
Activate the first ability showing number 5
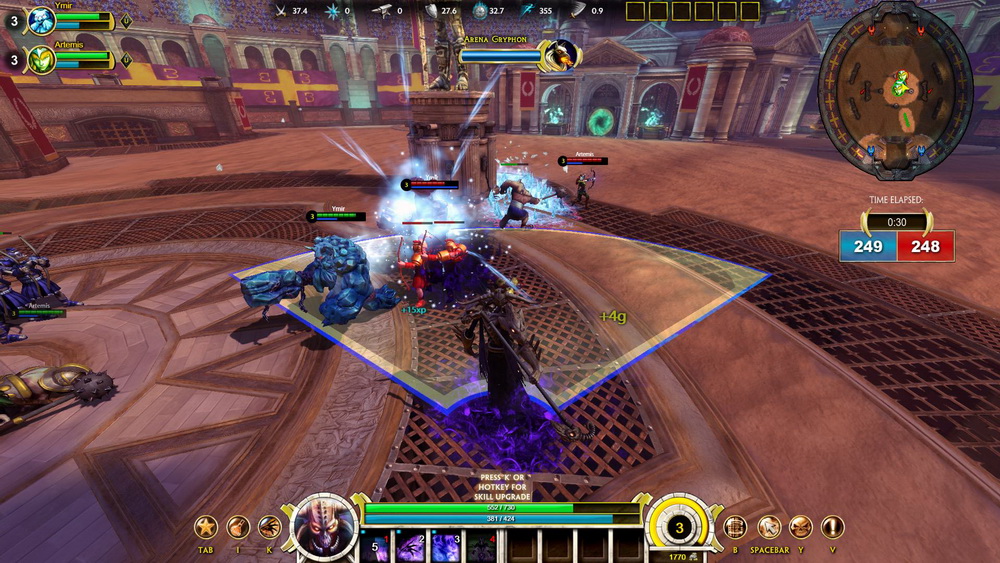click(376, 547)
